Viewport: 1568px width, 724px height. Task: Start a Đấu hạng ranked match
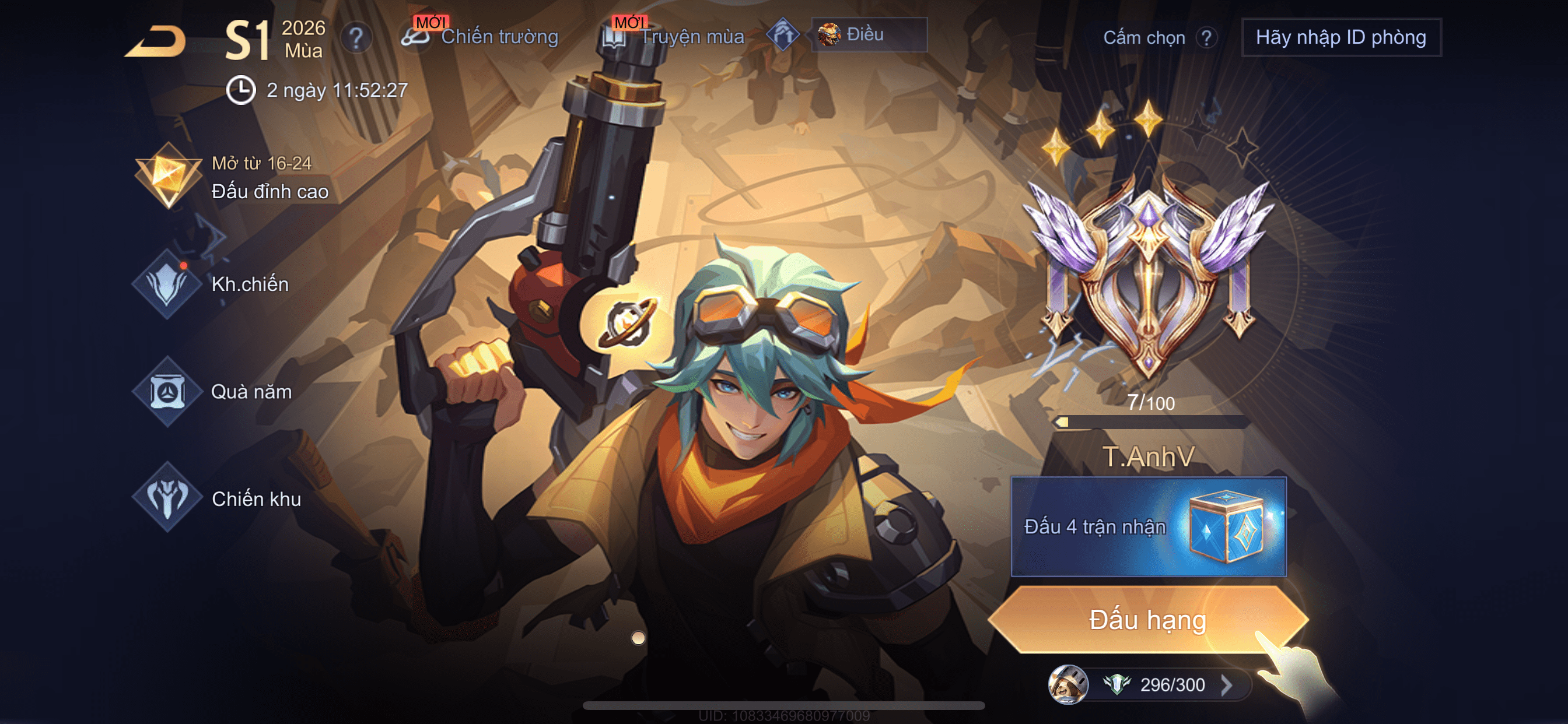pyautogui.click(x=1147, y=619)
